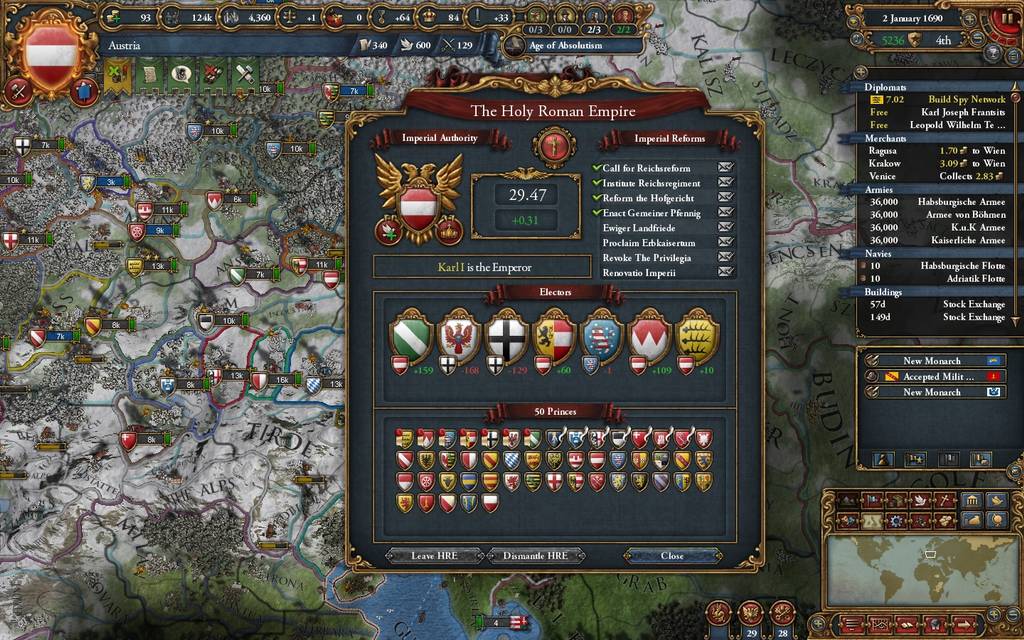
Task: Select the Habsburgische Armee in the outliner
Action: click(x=938, y=202)
